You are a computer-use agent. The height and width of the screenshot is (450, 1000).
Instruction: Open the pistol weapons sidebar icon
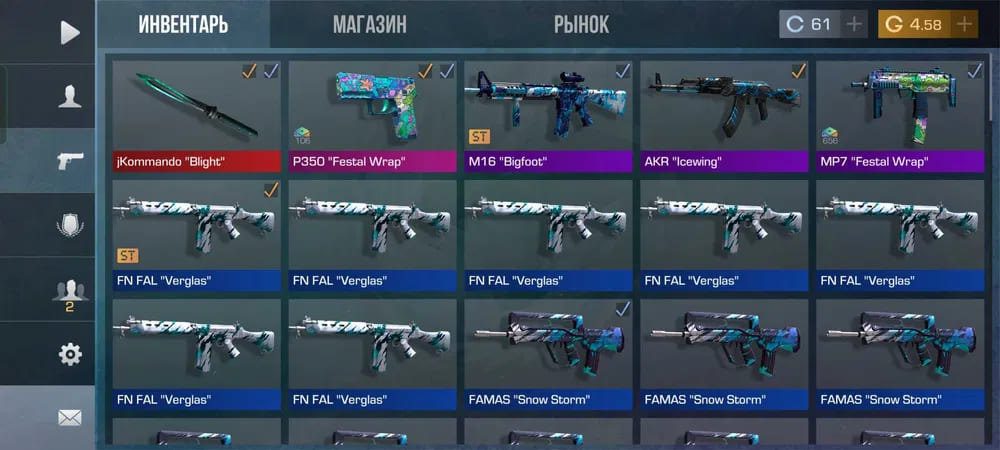69,161
